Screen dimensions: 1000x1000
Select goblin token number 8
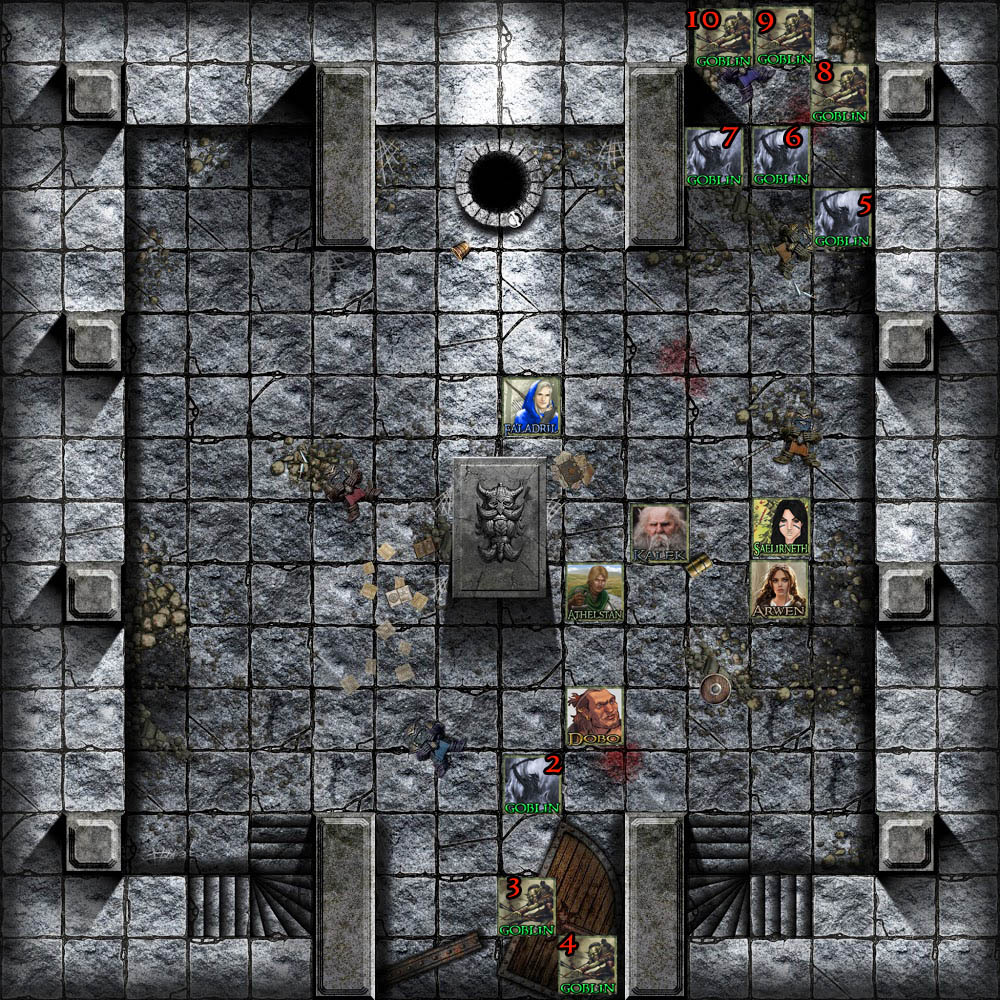pos(839,93)
